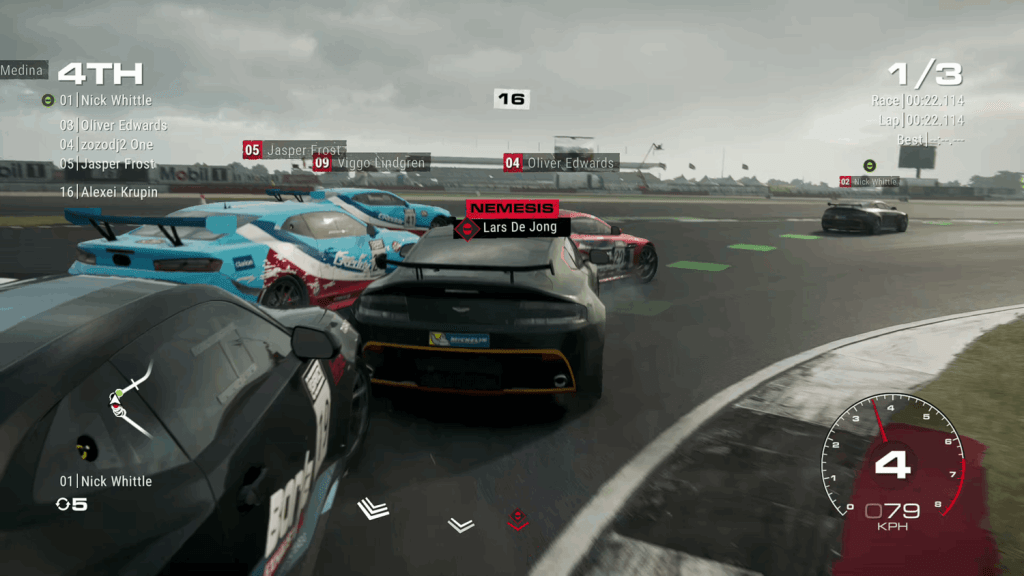The height and width of the screenshot is (576, 1024).
Task: Select Nick Whittle's teammate label below minimap
Action: 106,481
